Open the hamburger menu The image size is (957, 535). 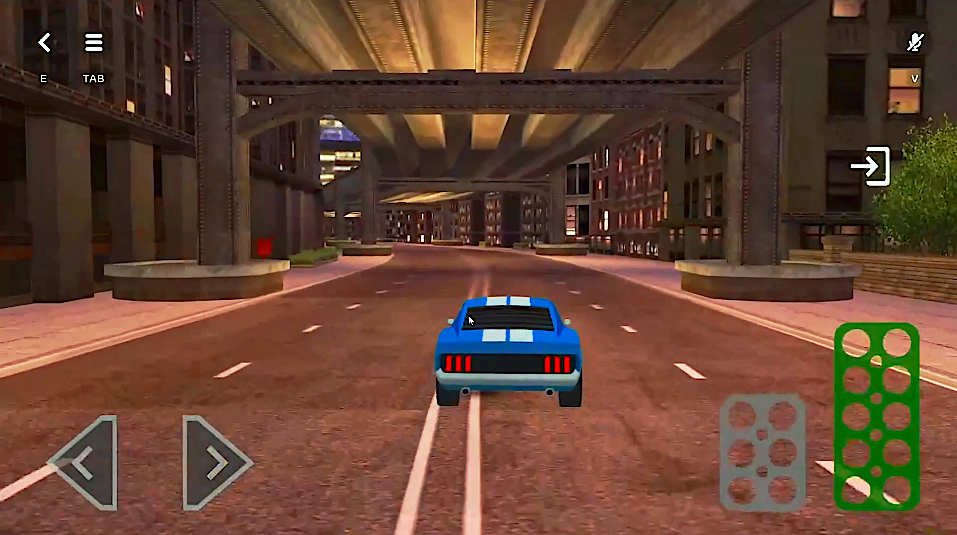pyautogui.click(x=93, y=43)
